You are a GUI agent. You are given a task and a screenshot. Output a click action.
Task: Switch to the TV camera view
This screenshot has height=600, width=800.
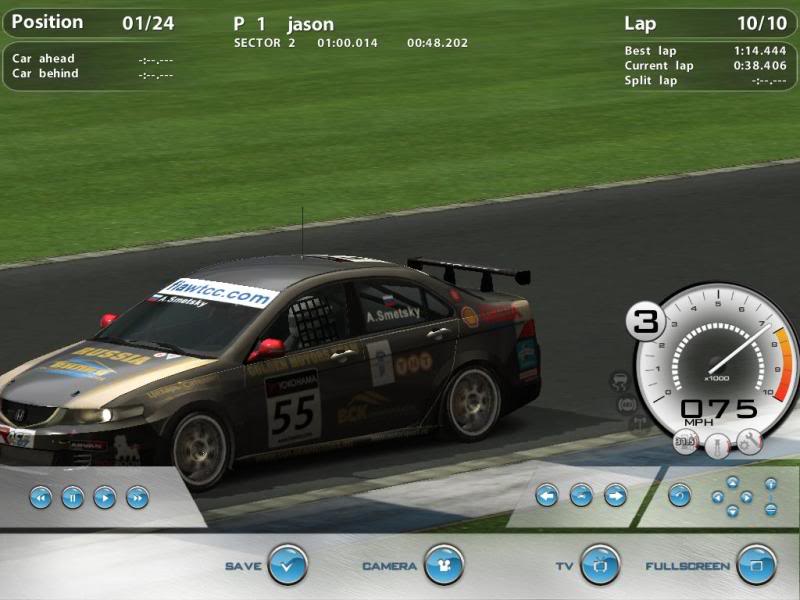coord(600,565)
